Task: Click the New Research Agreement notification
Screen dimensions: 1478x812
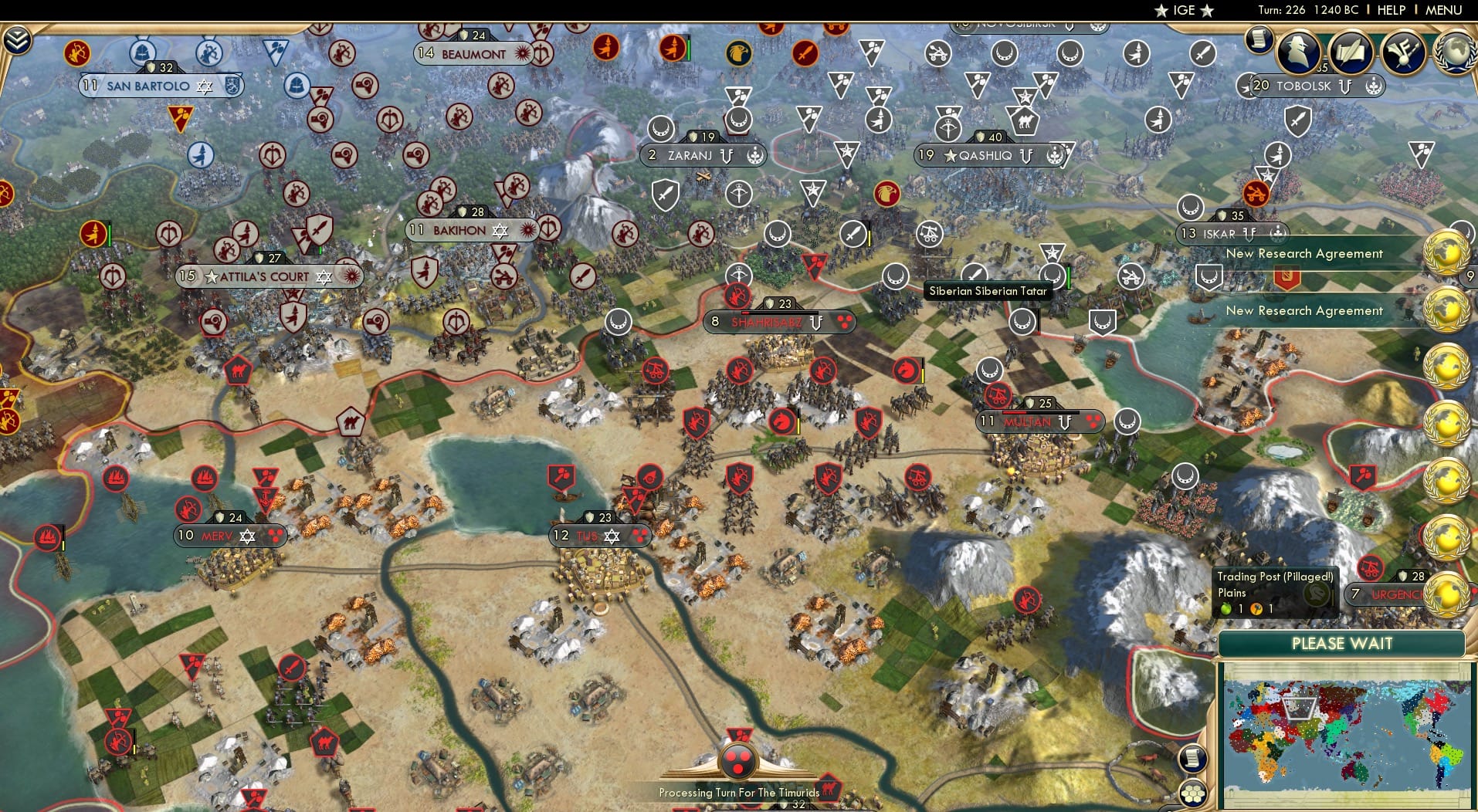Action: [1303, 253]
